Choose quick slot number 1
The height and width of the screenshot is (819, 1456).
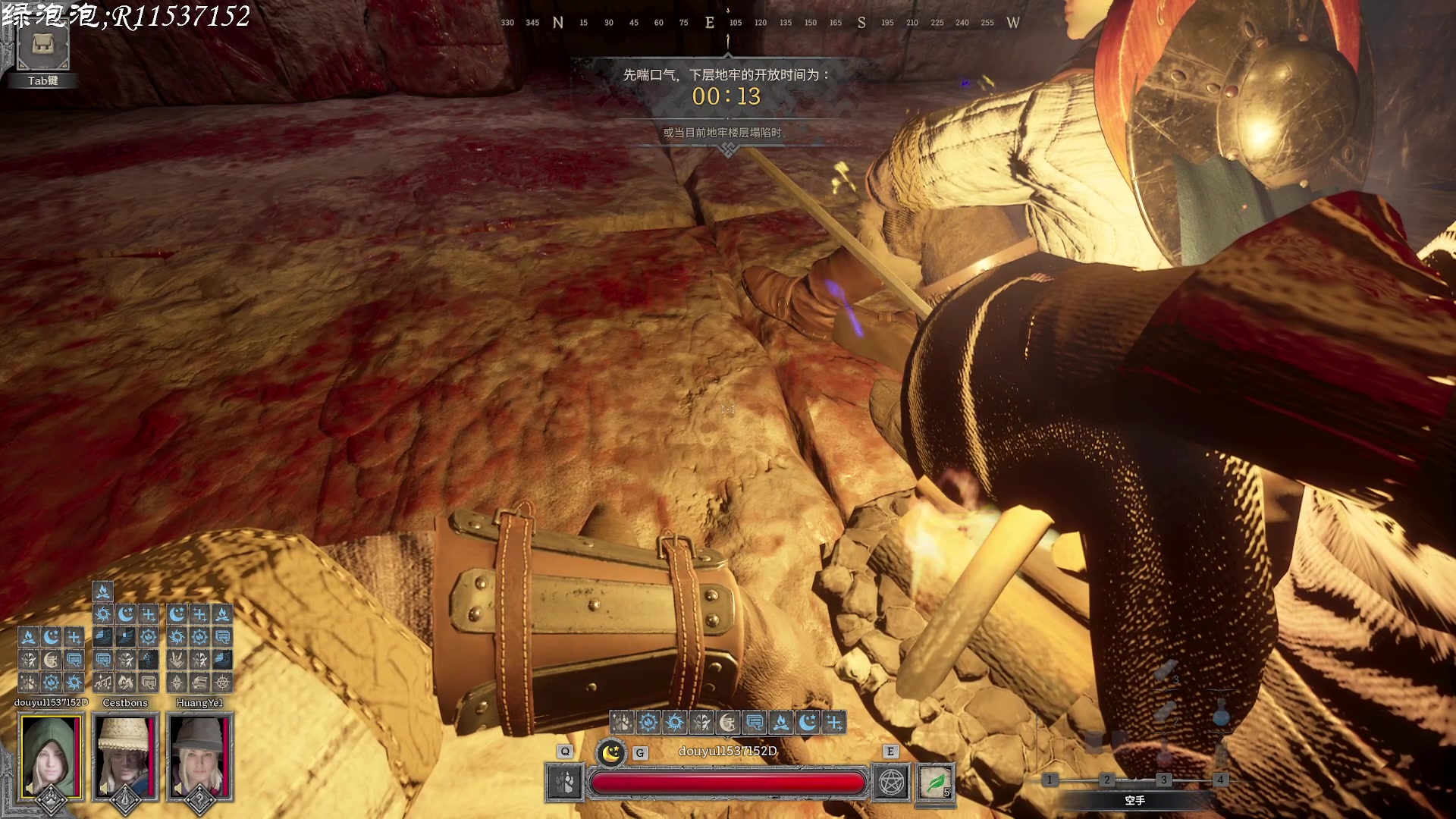coord(1050,780)
